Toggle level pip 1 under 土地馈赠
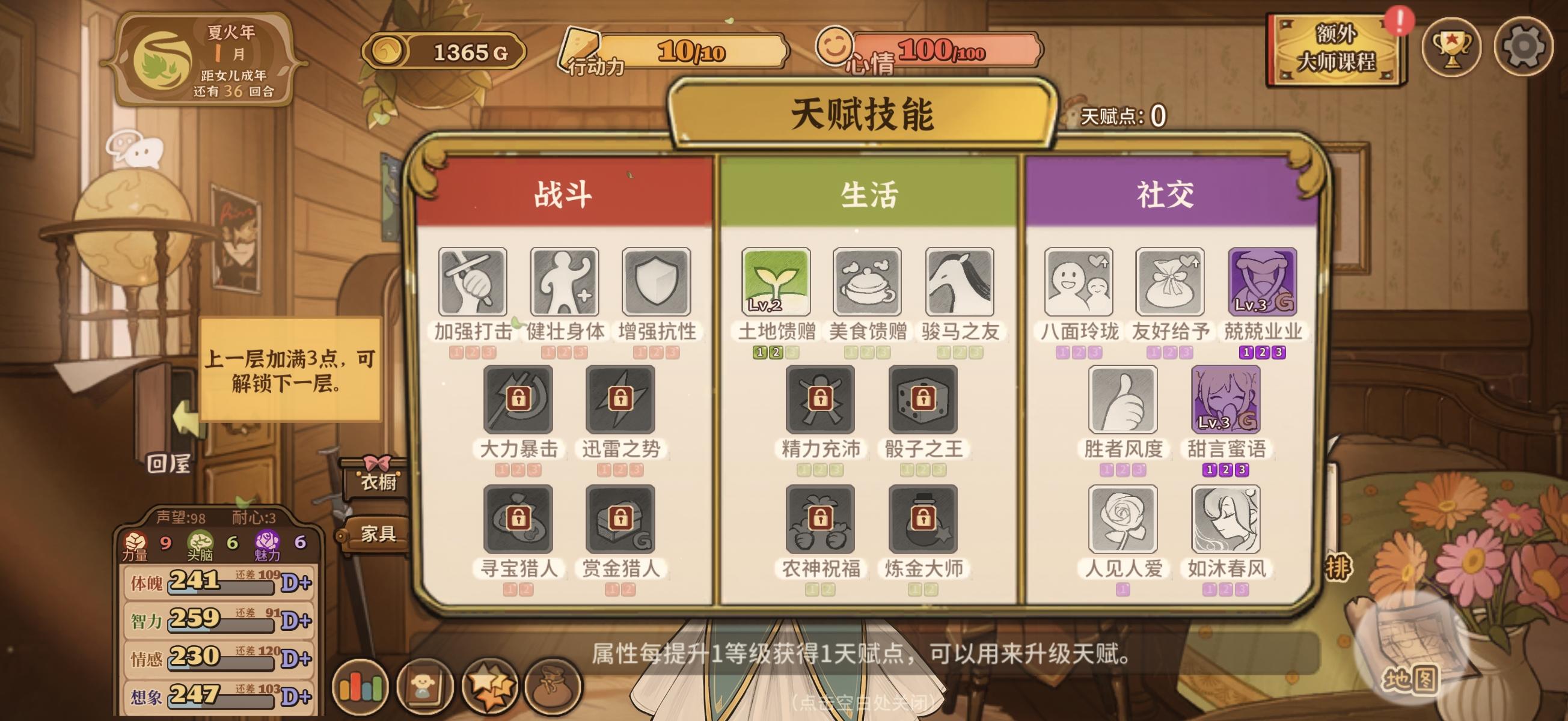 [x=759, y=352]
